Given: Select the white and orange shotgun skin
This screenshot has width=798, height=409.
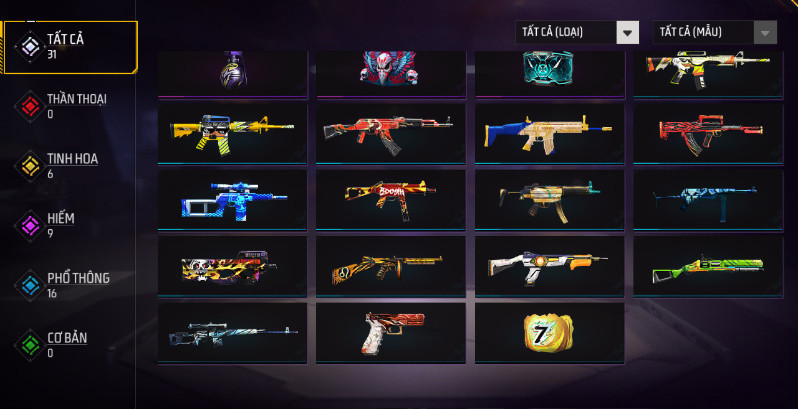Looking at the screenshot, I should click(549, 265).
